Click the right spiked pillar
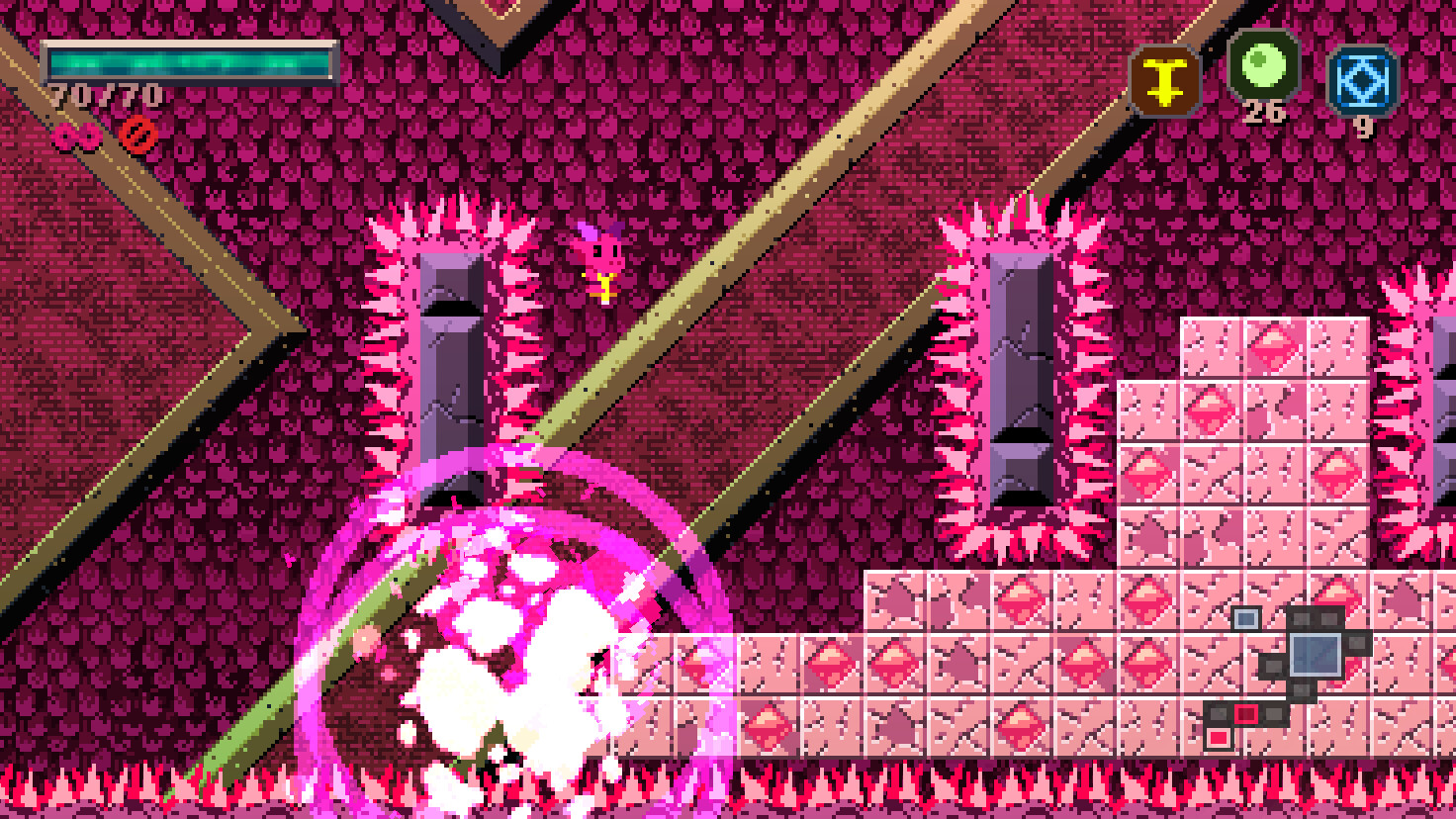 point(1021,376)
